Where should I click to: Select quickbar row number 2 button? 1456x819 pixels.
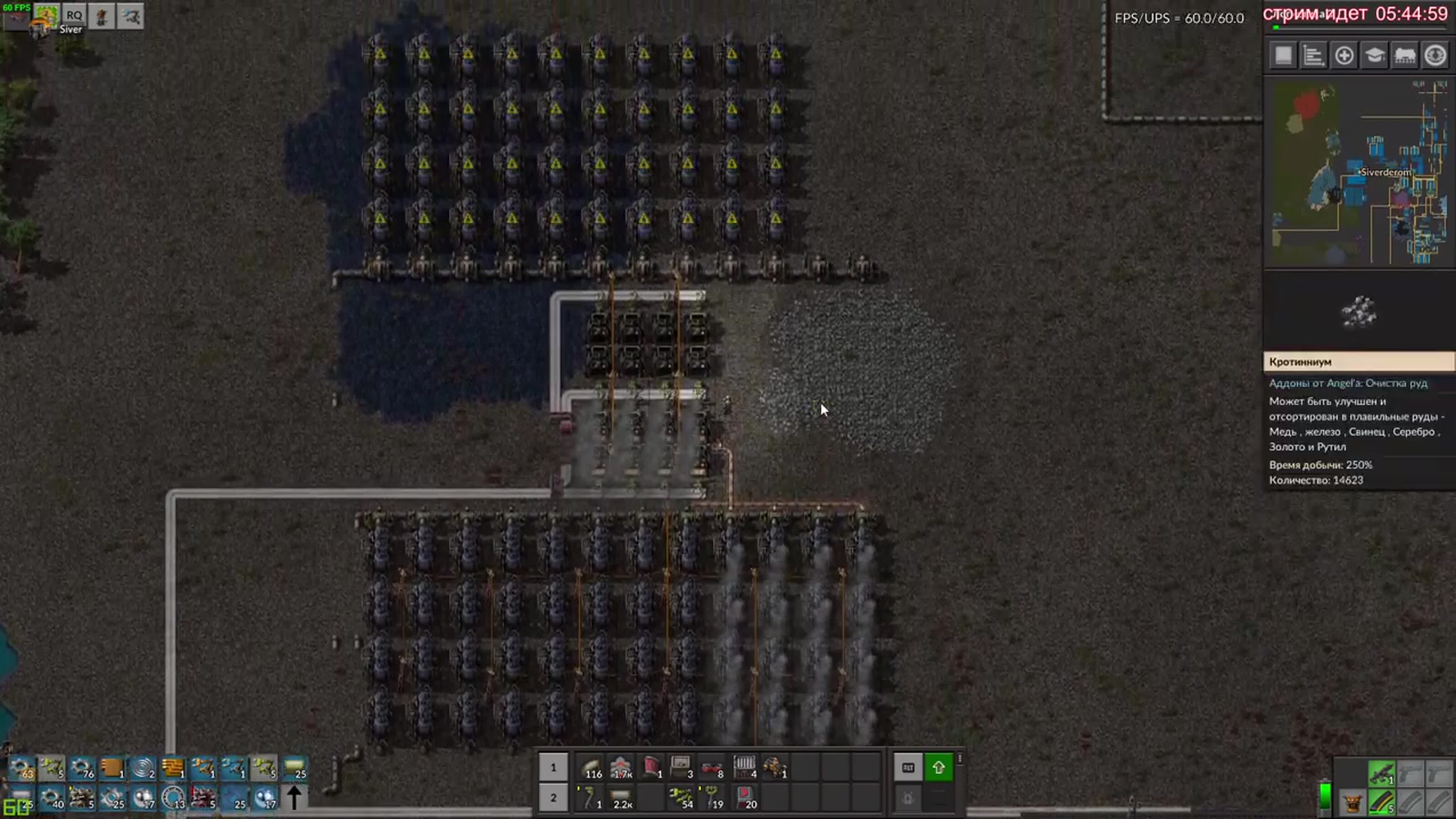[x=553, y=798]
